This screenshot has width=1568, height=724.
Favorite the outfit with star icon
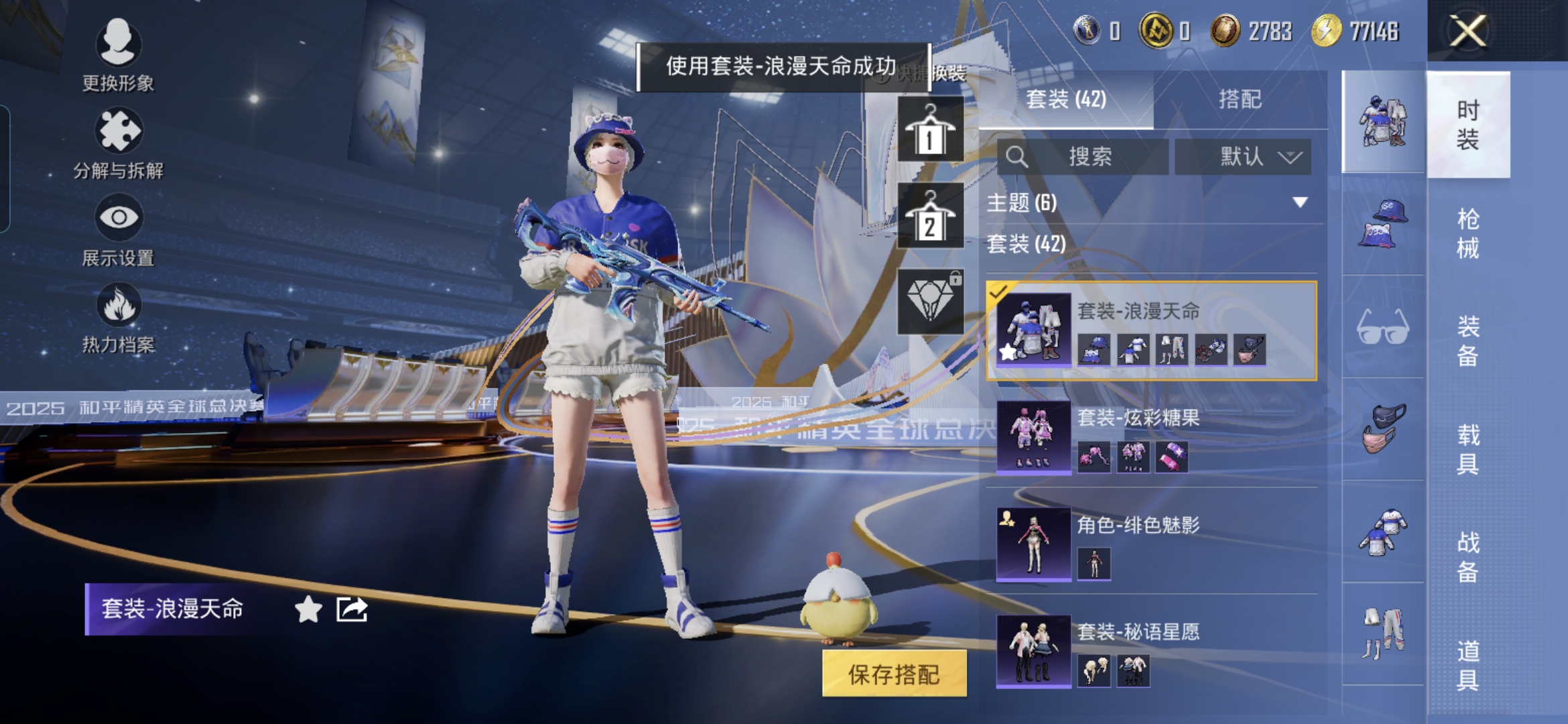pyautogui.click(x=308, y=609)
